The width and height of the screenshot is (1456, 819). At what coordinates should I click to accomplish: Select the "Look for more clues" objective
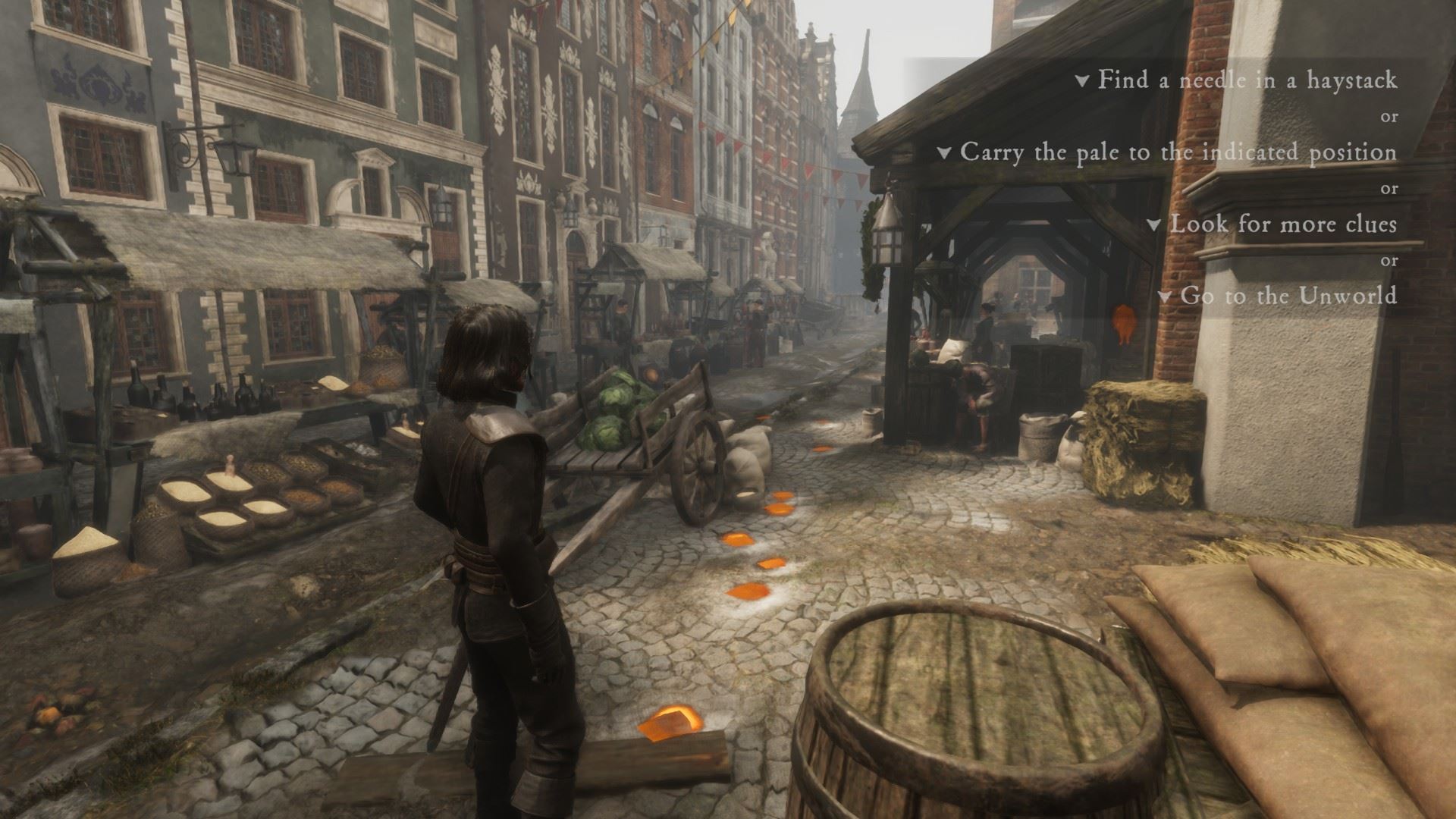click(x=1282, y=224)
